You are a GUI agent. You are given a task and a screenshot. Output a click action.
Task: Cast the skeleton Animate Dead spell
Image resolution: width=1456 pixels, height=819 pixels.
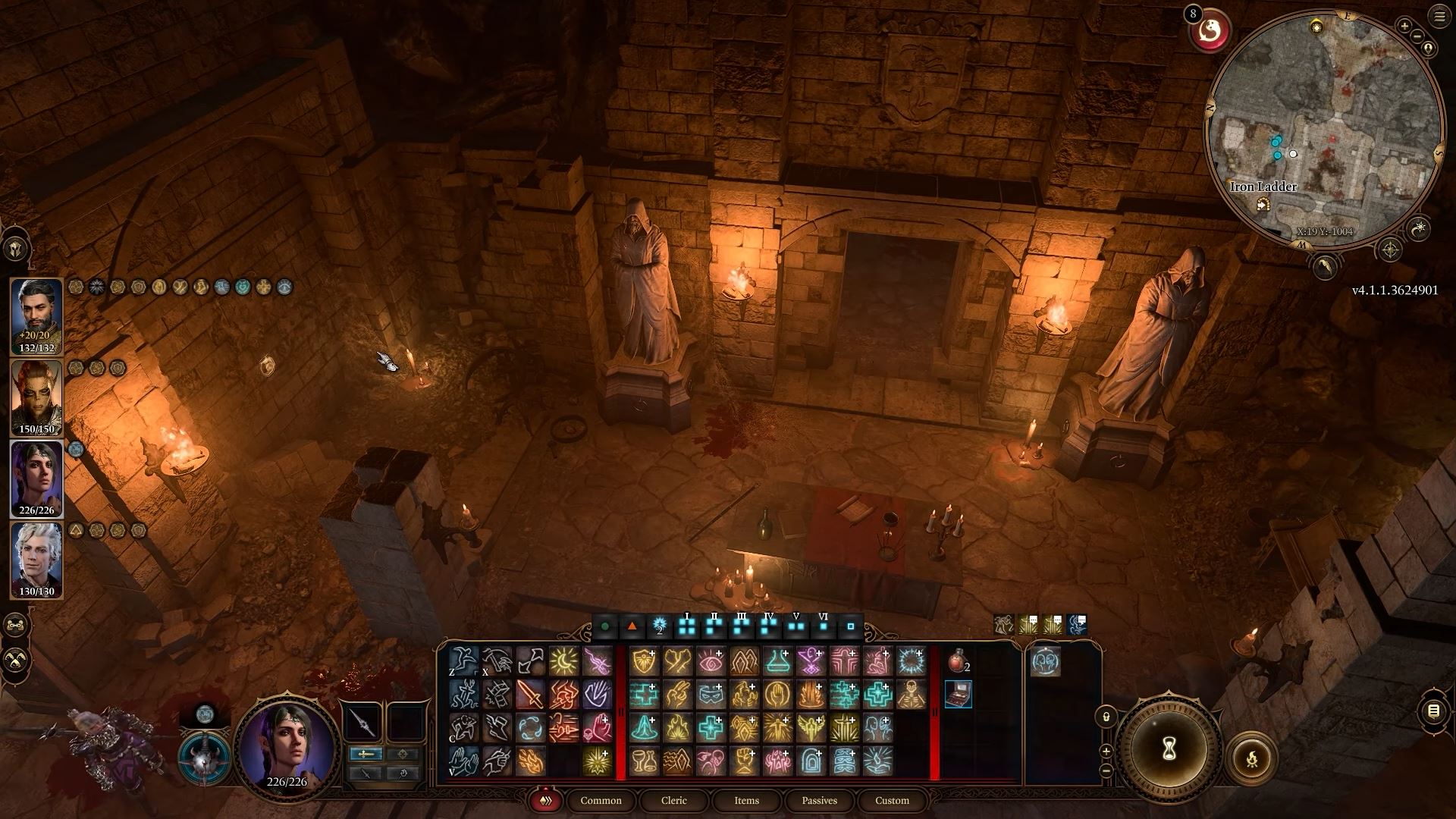click(x=911, y=694)
